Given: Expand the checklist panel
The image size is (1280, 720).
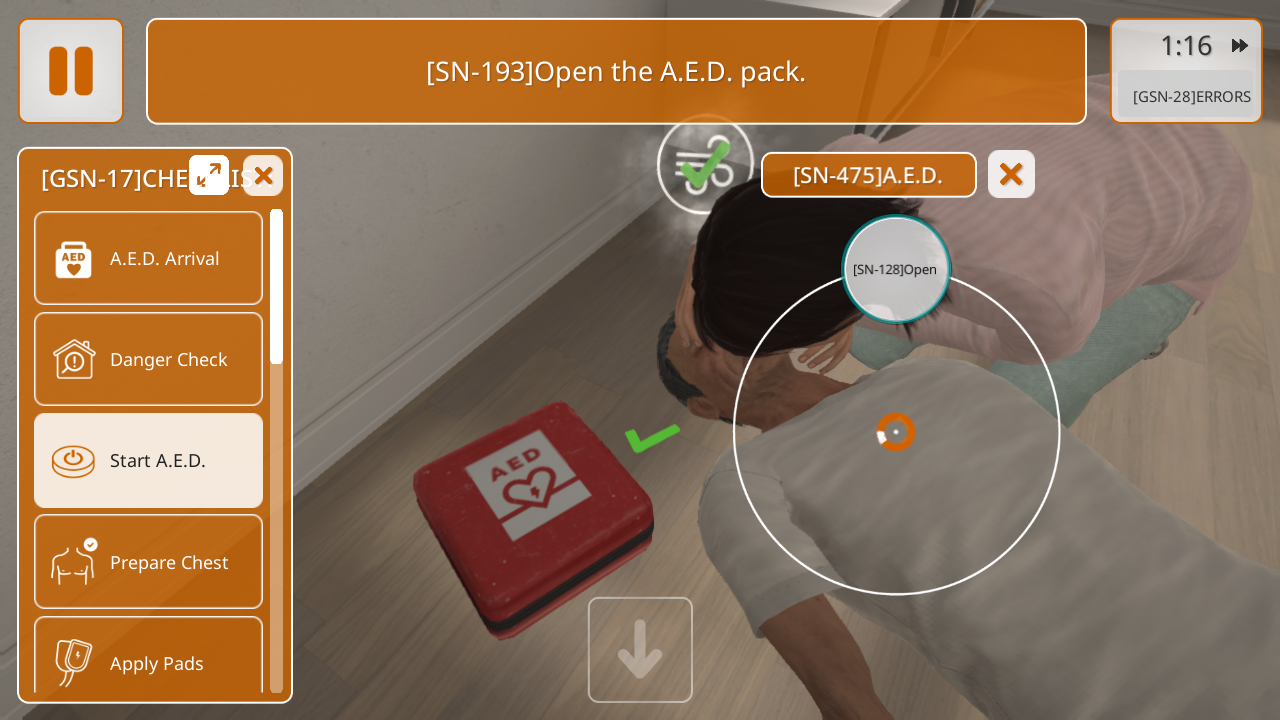Looking at the screenshot, I should click(x=209, y=175).
